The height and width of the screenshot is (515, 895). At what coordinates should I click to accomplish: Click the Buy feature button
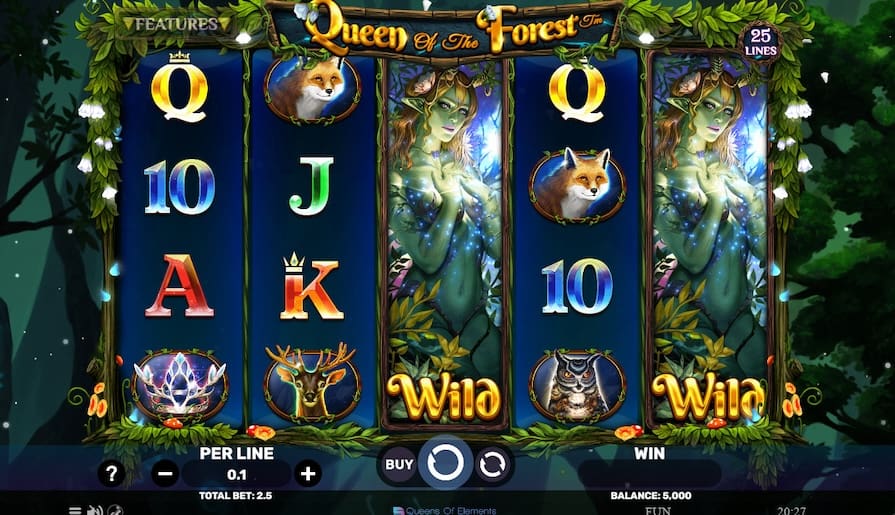coord(399,464)
